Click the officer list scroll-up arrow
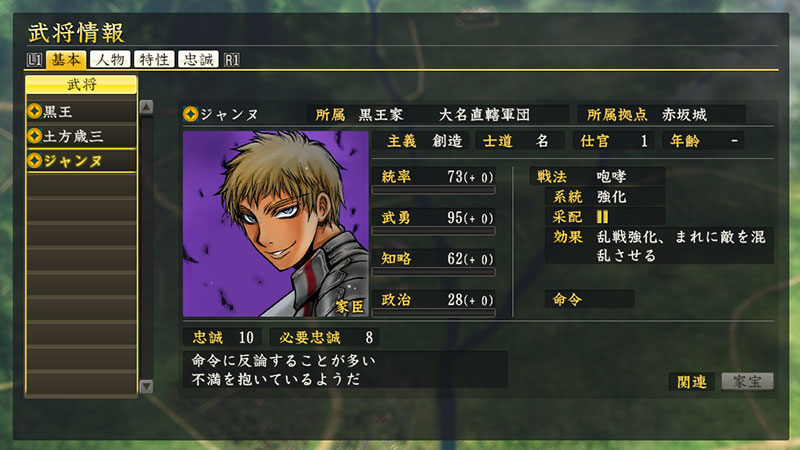Viewport: 800px width, 450px height. click(x=146, y=108)
